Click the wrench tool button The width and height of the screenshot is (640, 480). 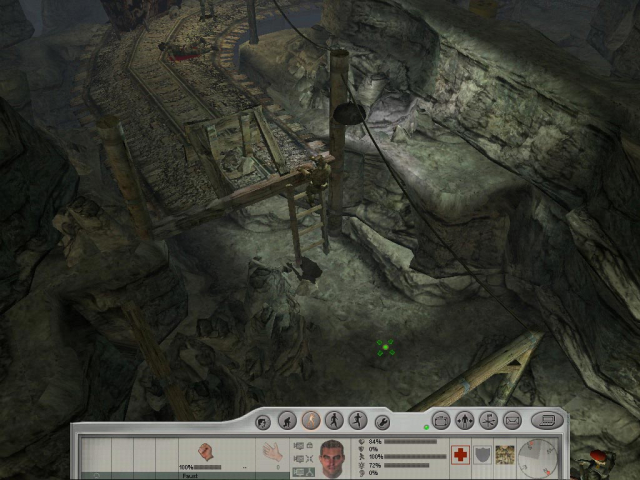pyautogui.click(x=381, y=421)
